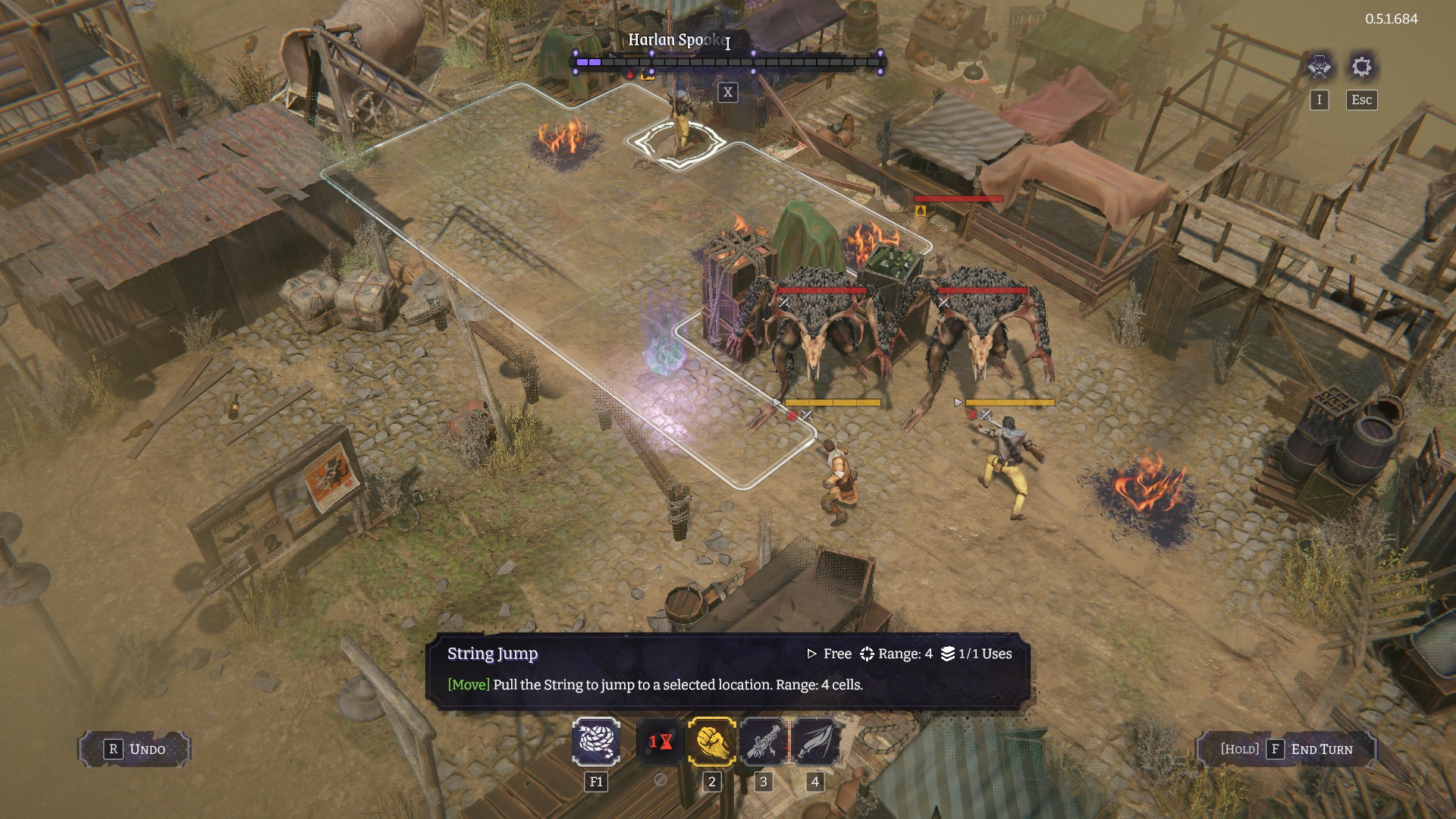The height and width of the screenshot is (819, 1456).
Task: Open the top-hat skull character screen
Action: 1319,67
